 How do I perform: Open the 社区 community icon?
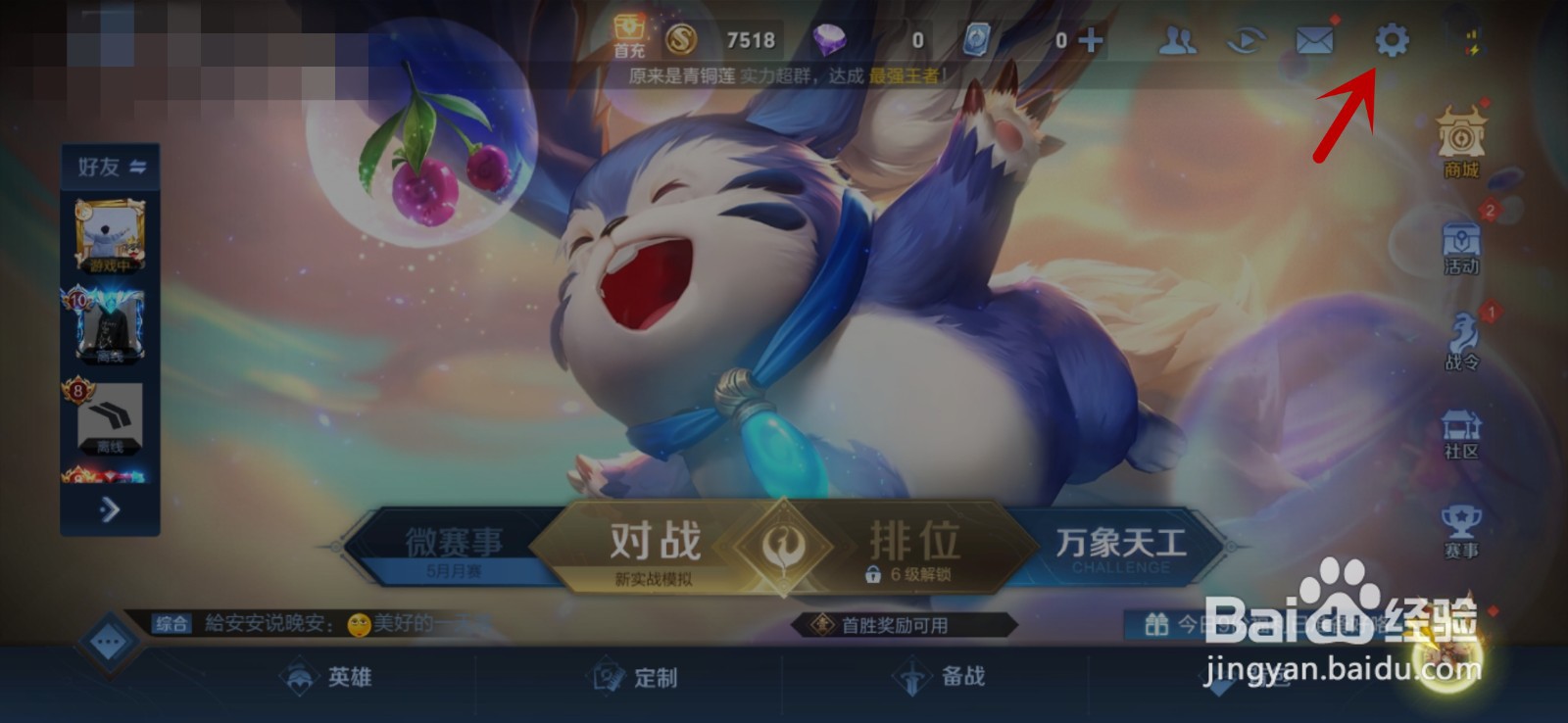tap(1460, 427)
